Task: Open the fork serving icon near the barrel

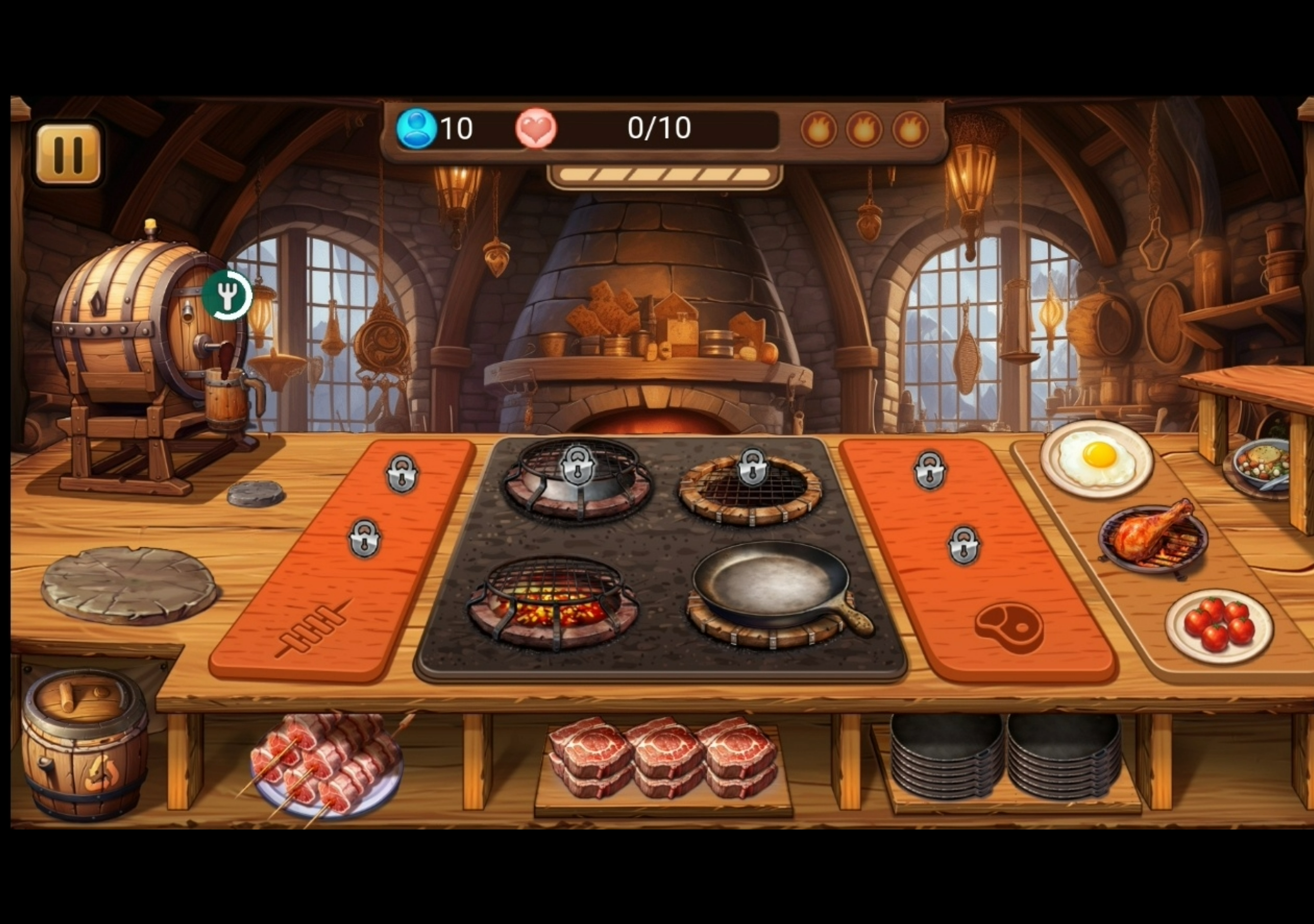Action: click(228, 295)
